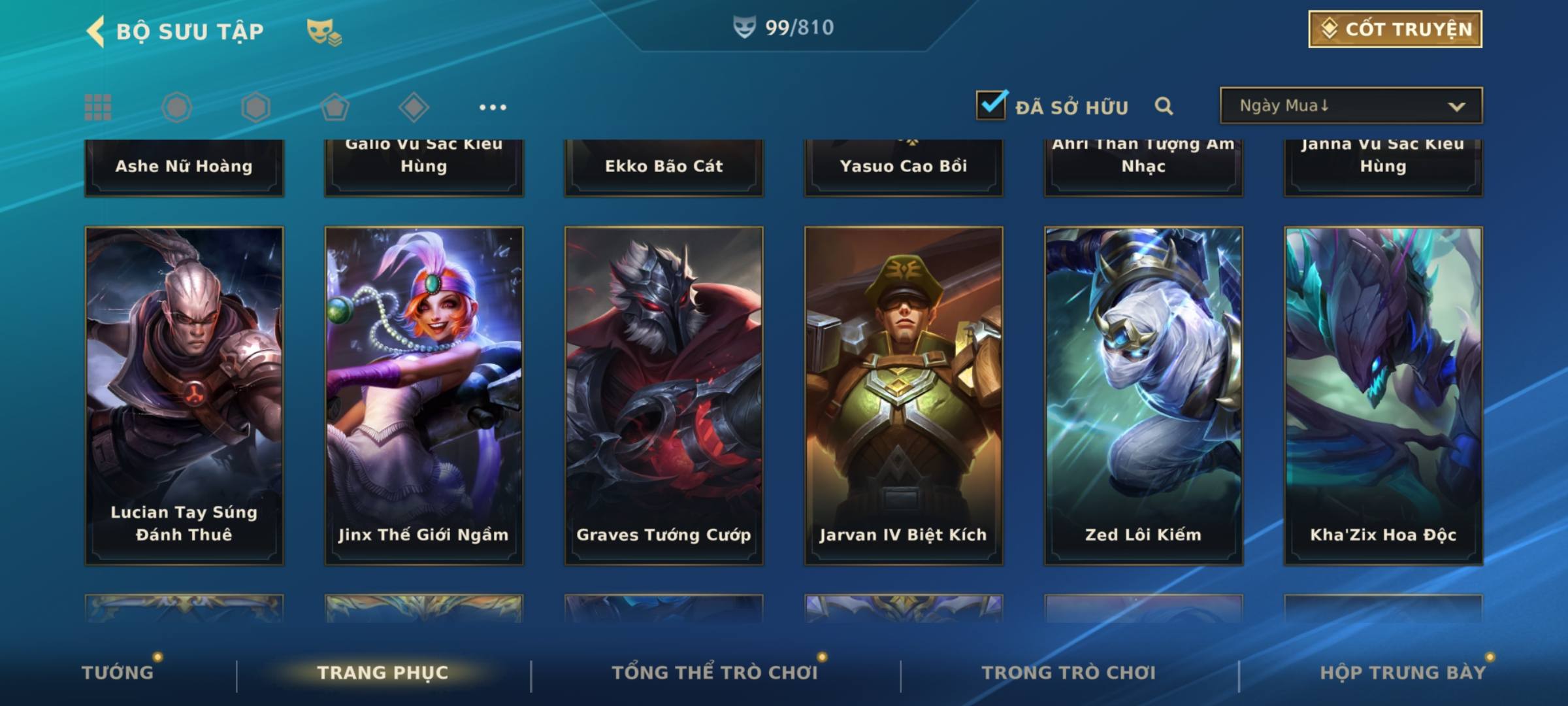Open the Cốt Truyện button
1568x706 pixels.
click(x=1395, y=29)
